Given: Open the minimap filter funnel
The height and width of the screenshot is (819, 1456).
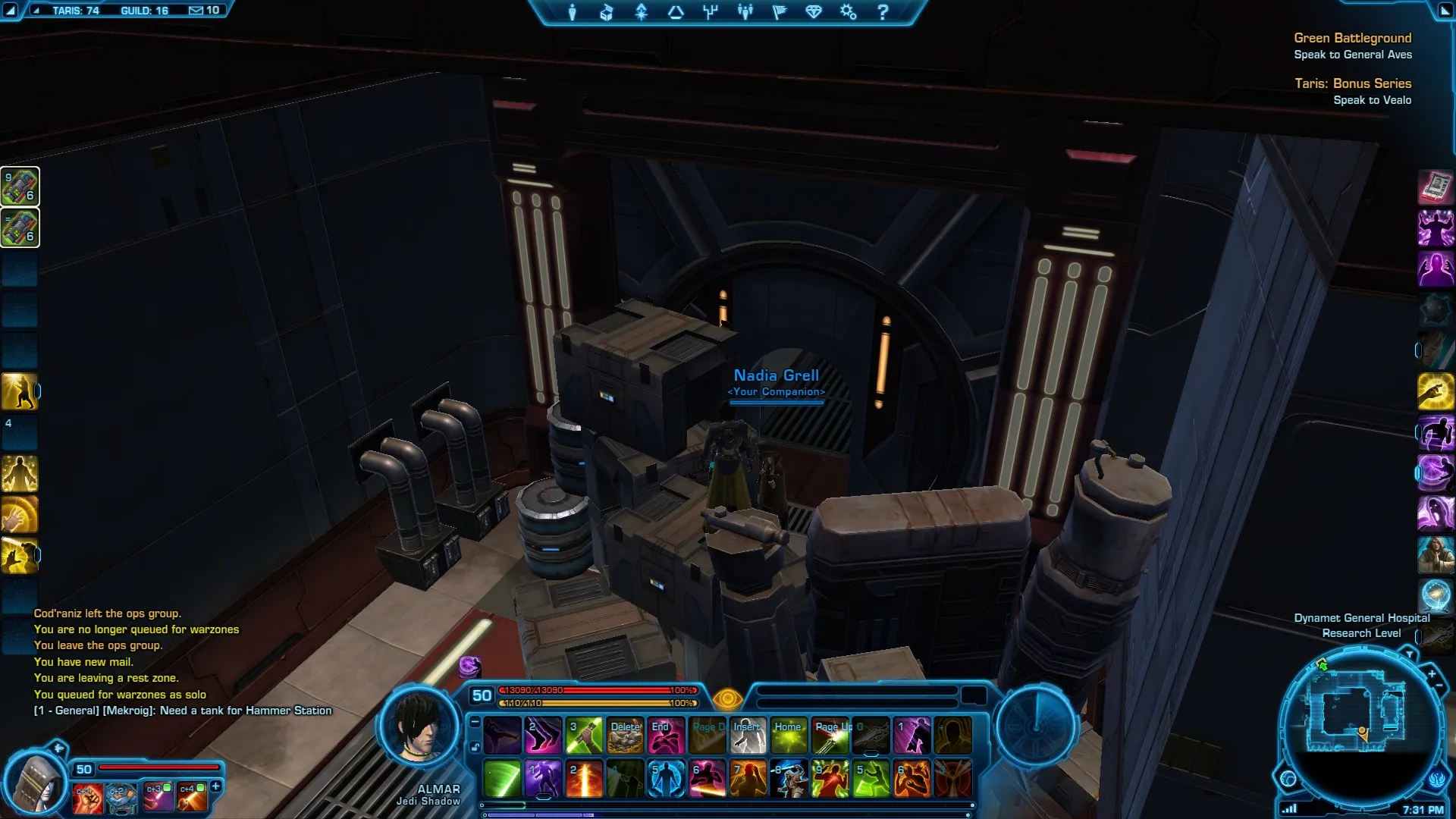Looking at the screenshot, I should pos(1410,654).
